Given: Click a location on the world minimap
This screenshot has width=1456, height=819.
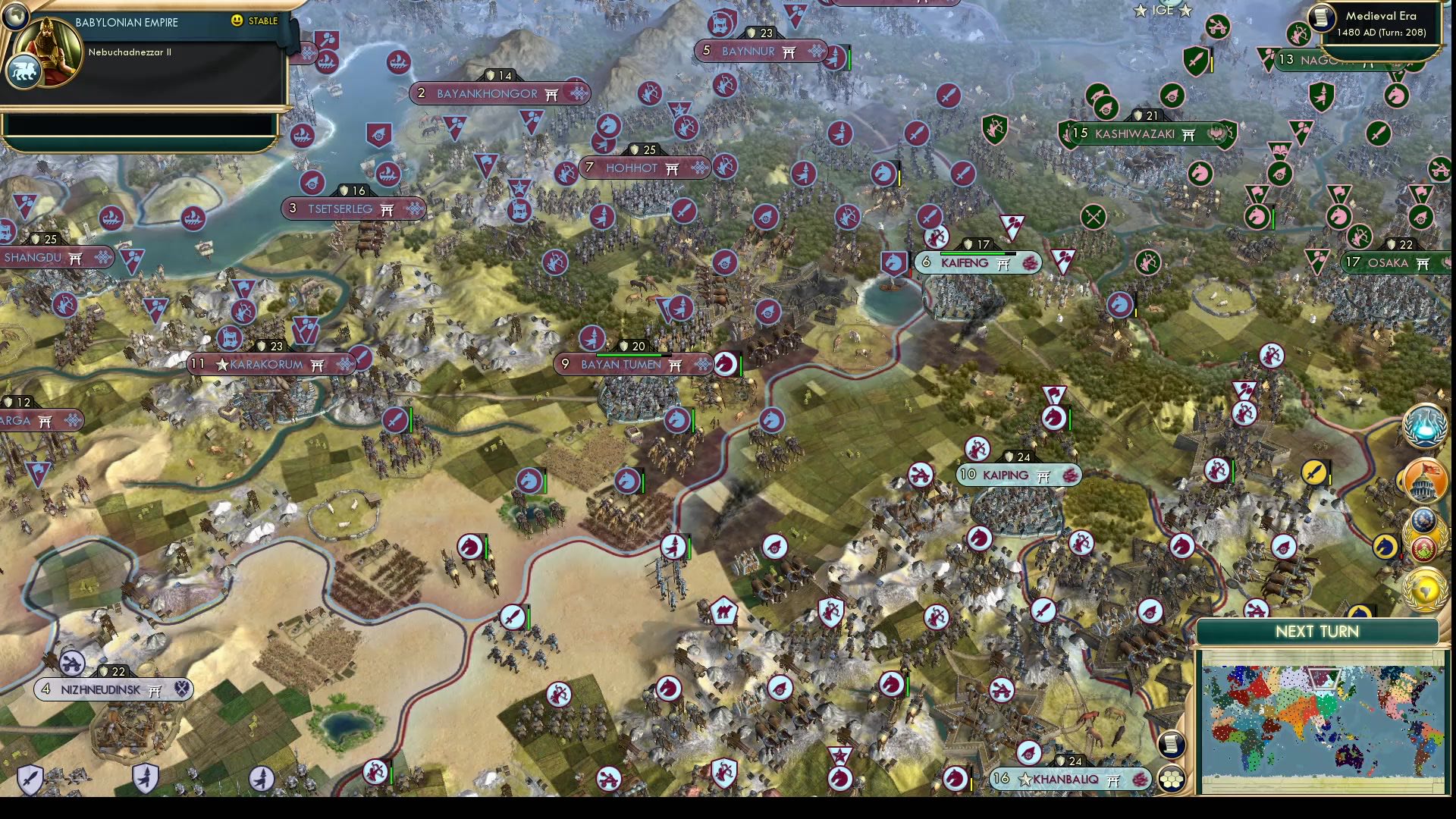Looking at the screenshot, I should [1327, 720].
